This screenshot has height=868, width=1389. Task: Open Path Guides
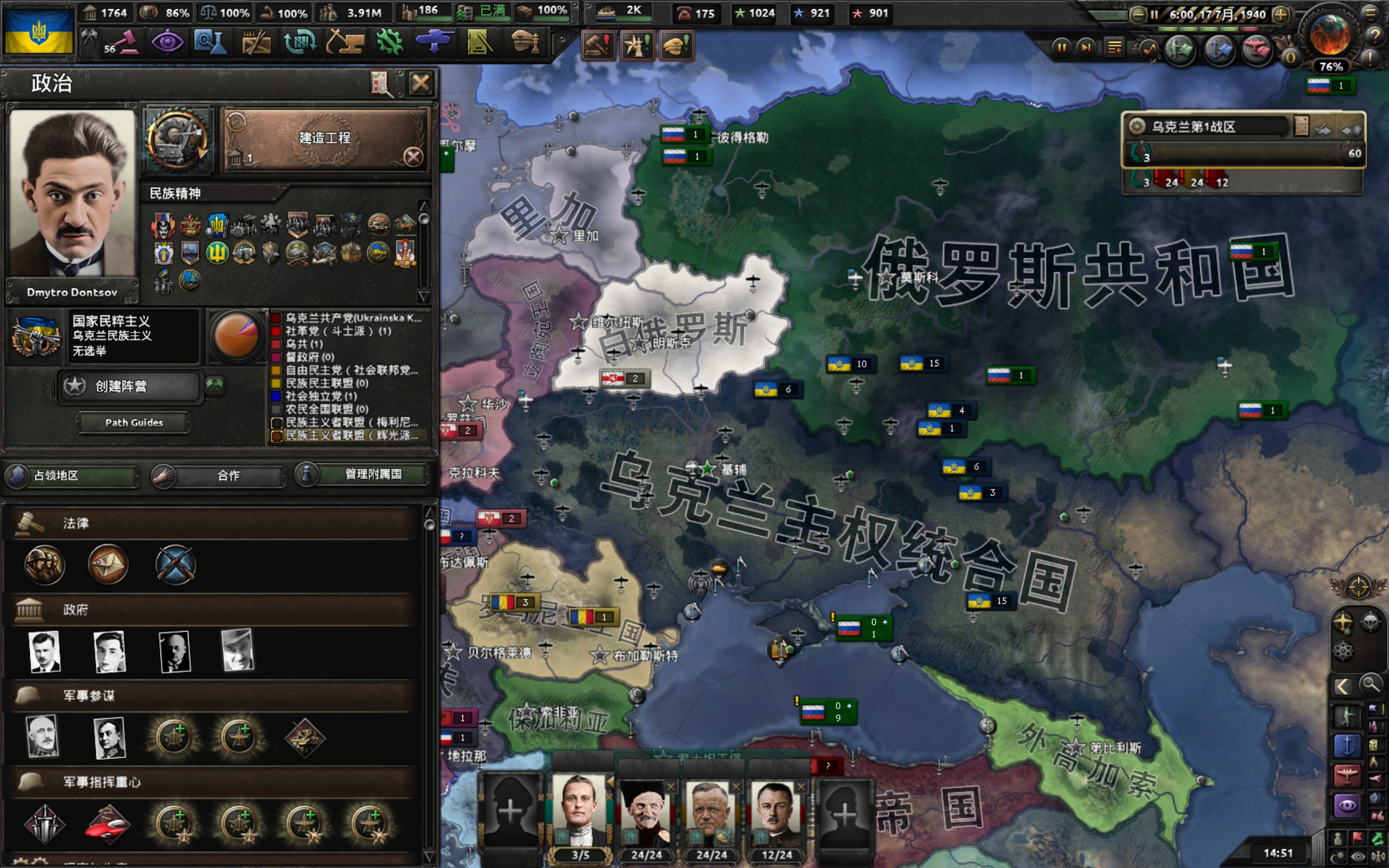(x=133, y=423)
